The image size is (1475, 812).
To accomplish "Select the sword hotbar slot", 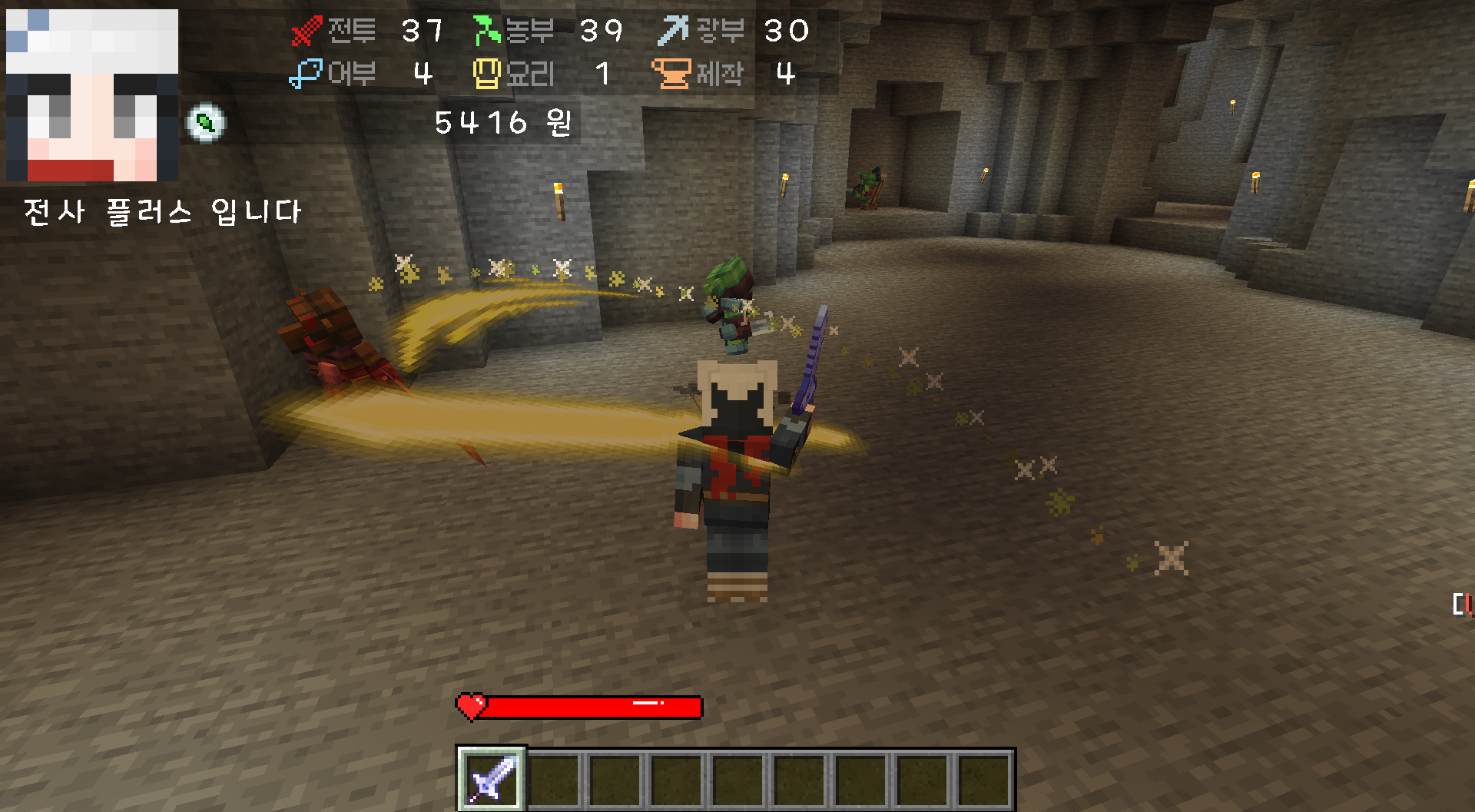I will [492, 779].
